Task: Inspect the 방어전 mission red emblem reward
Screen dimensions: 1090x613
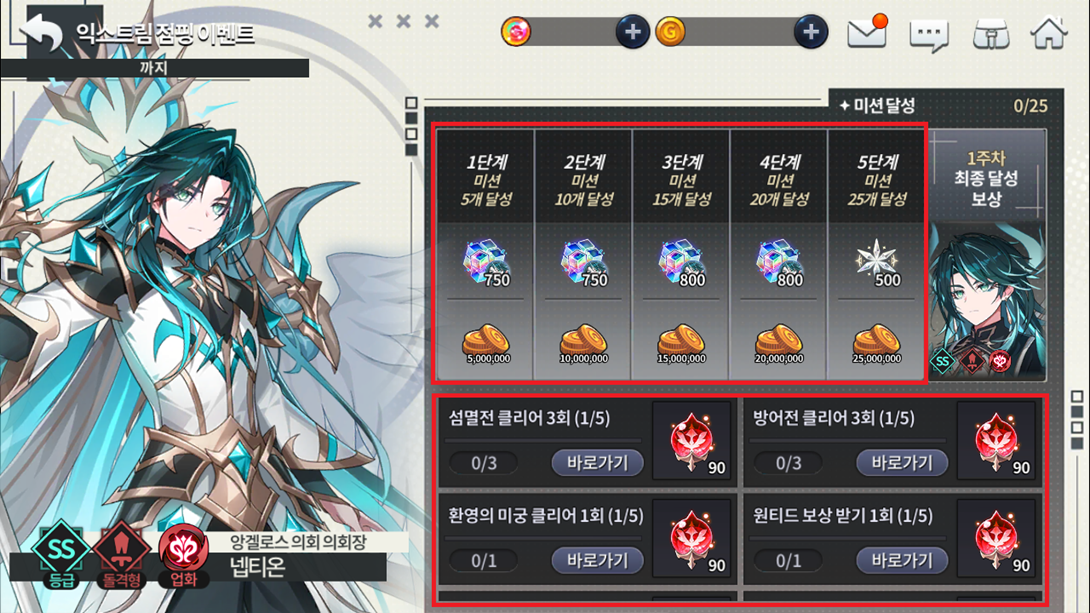Action: click(x=996, y=441)
